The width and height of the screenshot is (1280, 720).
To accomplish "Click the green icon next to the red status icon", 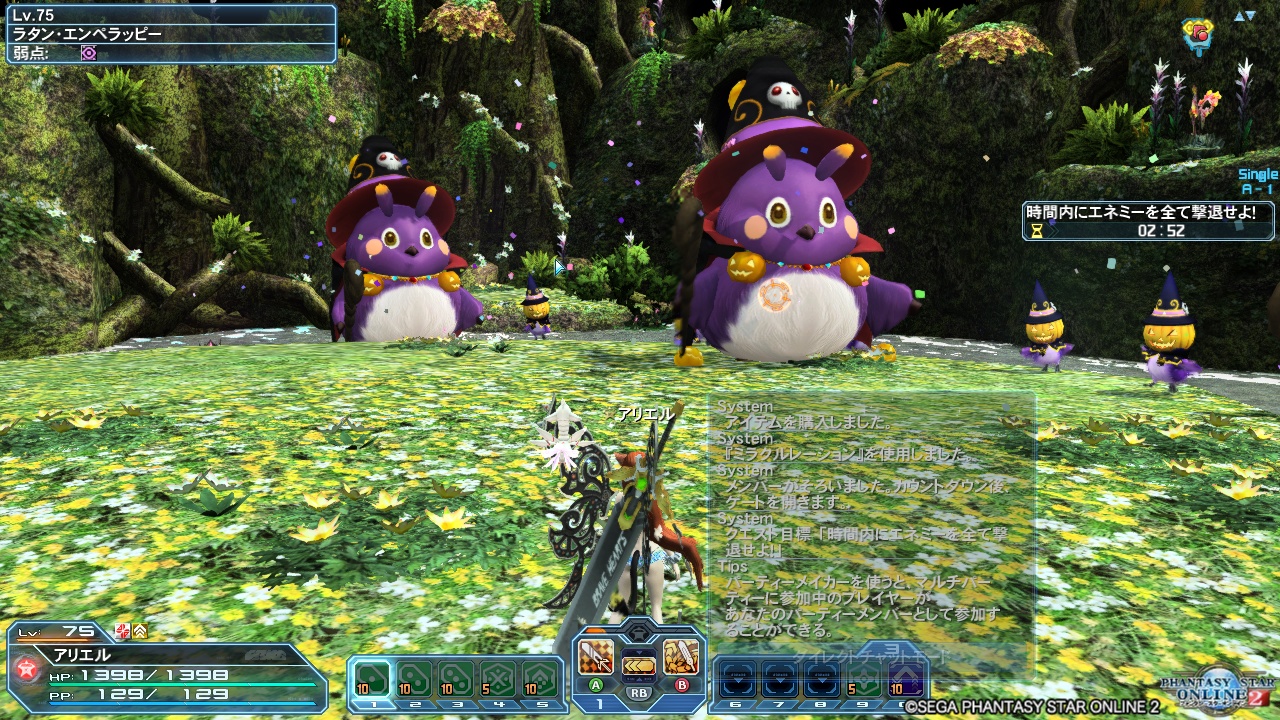I will click(138, 631).
